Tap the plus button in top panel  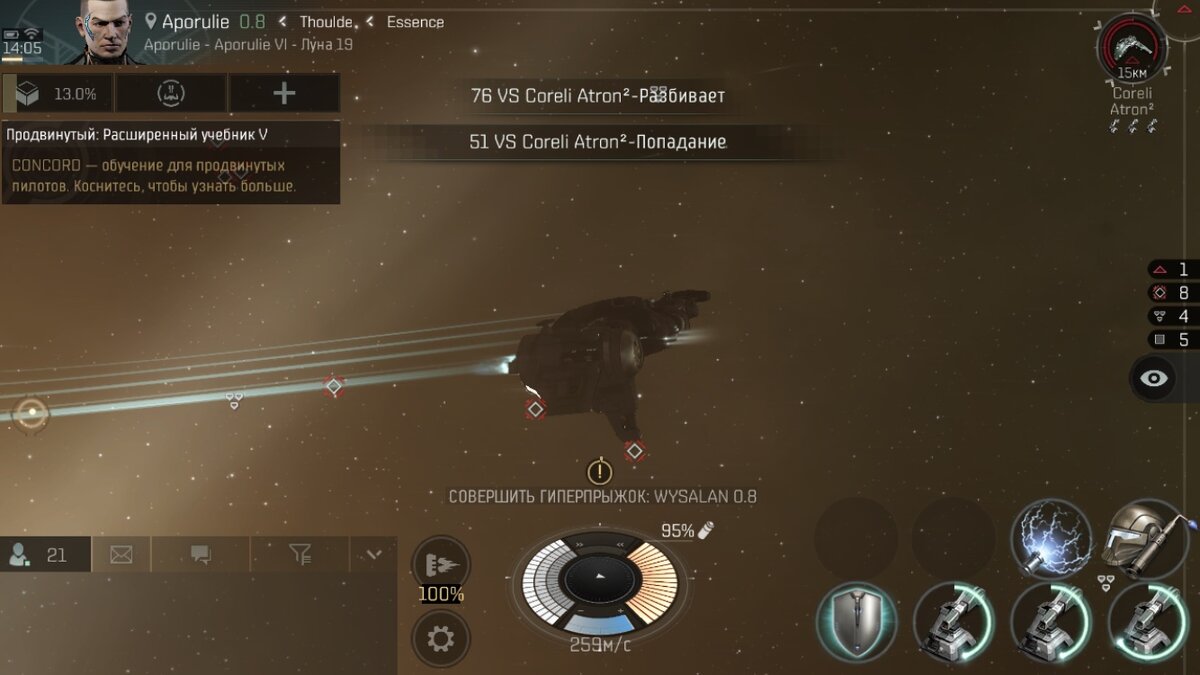tap(284, 94)
